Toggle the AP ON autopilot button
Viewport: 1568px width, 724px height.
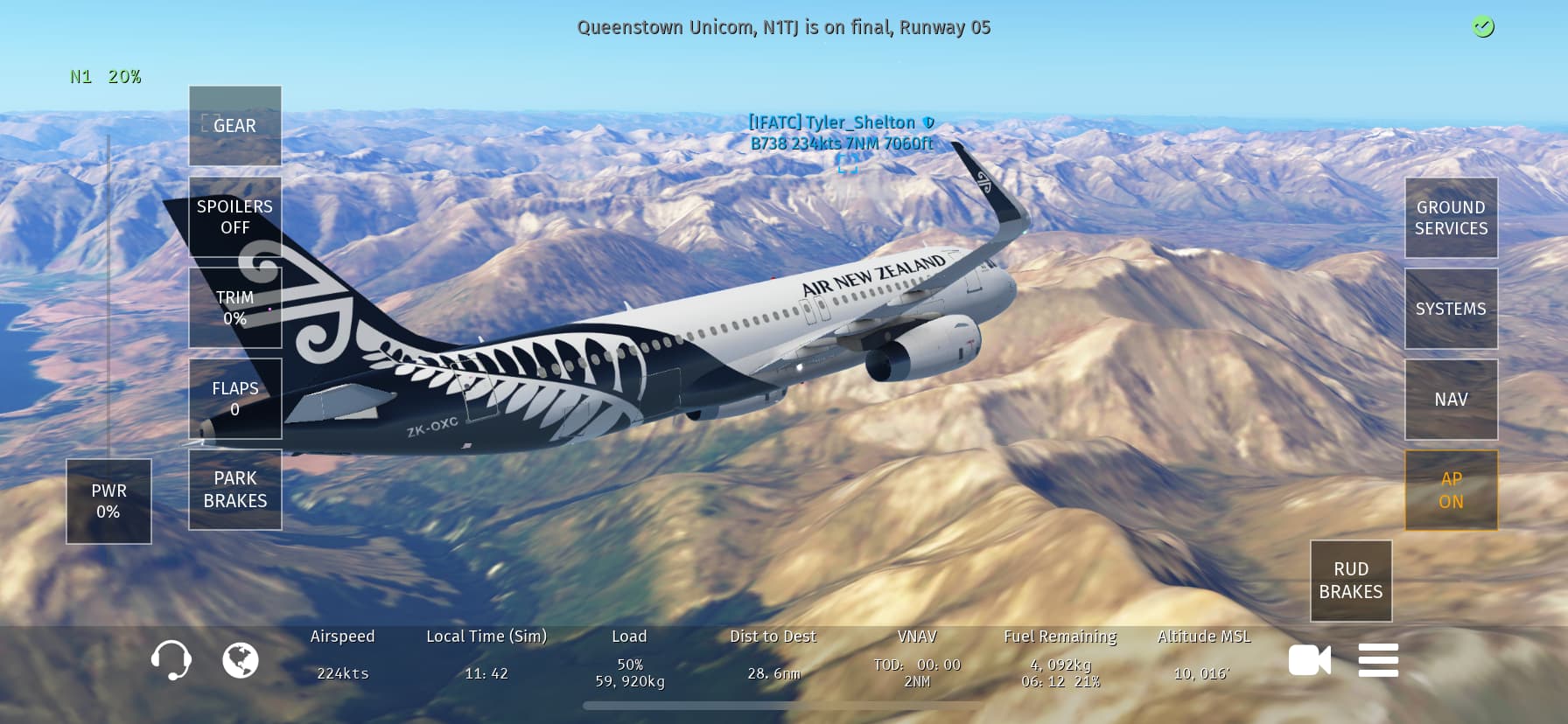(1451, 491)
